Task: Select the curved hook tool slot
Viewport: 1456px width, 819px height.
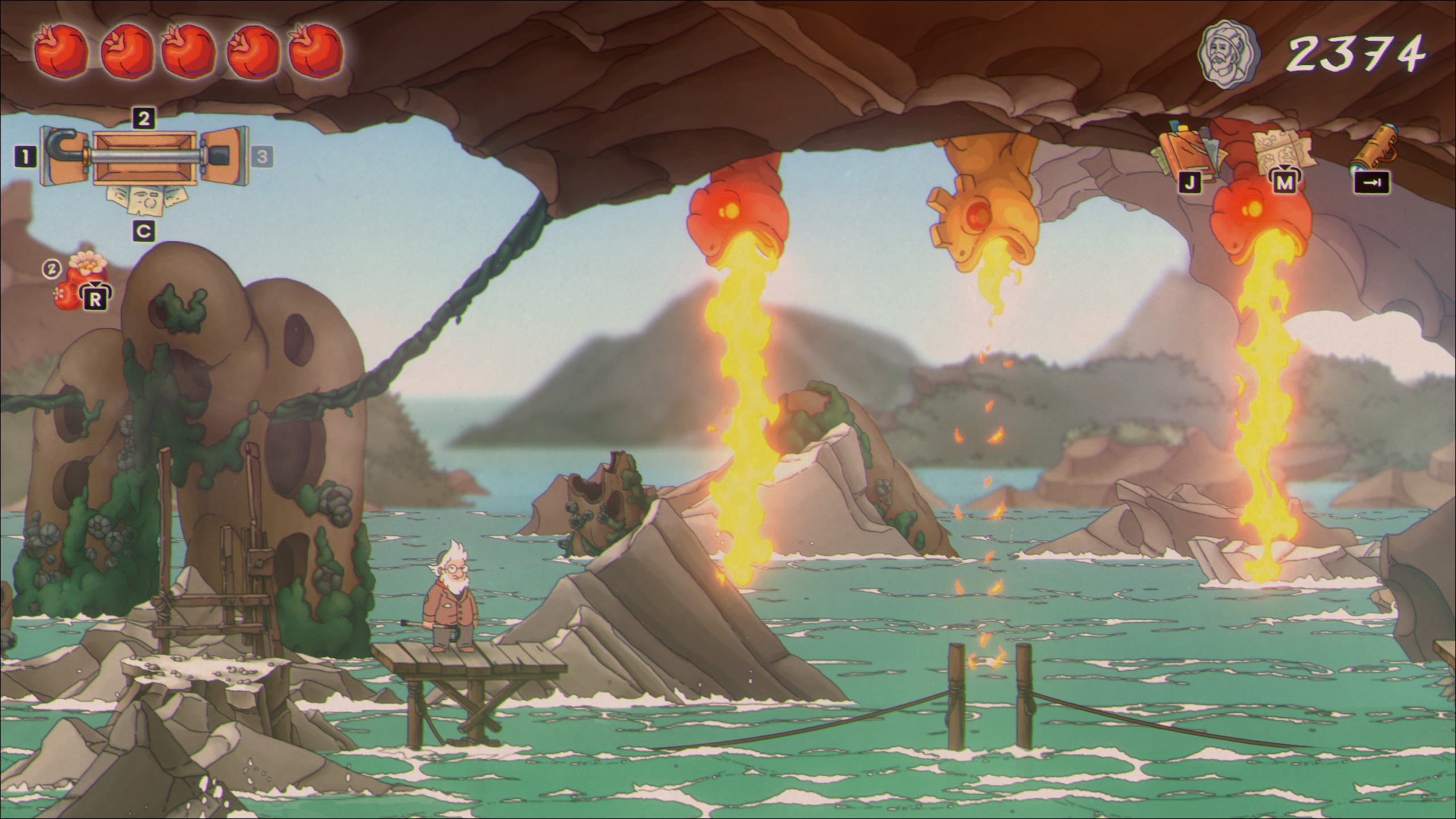Action: 62,155
